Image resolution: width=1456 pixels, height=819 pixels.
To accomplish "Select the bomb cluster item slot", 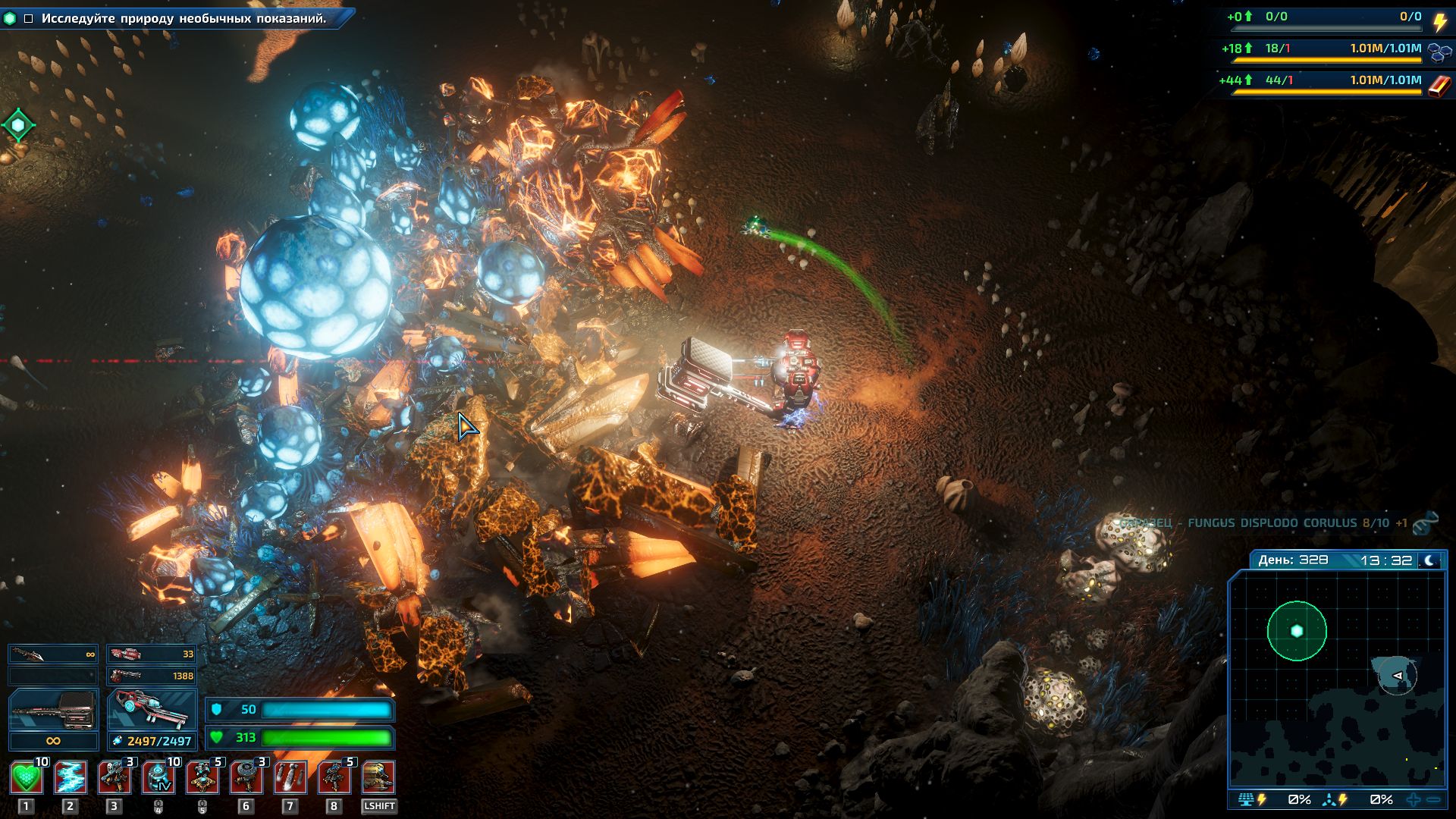I will tap(290, 778).
